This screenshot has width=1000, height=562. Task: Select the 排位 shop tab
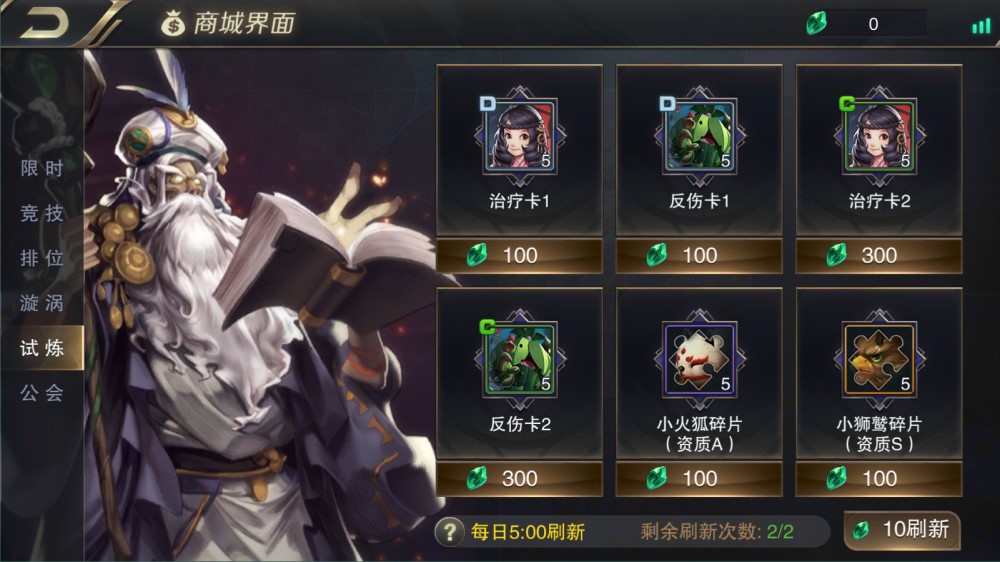pyautogui.click(x=42, y=258)
